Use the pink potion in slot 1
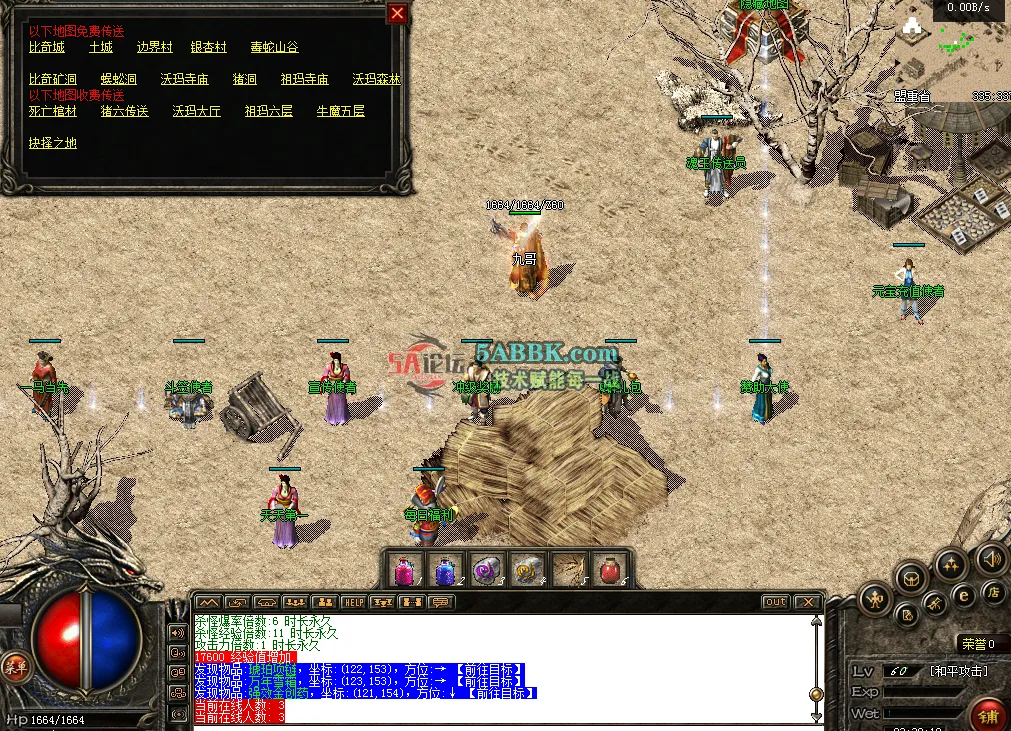This screenshot has height=731, width=1011. tap(404, 569)
